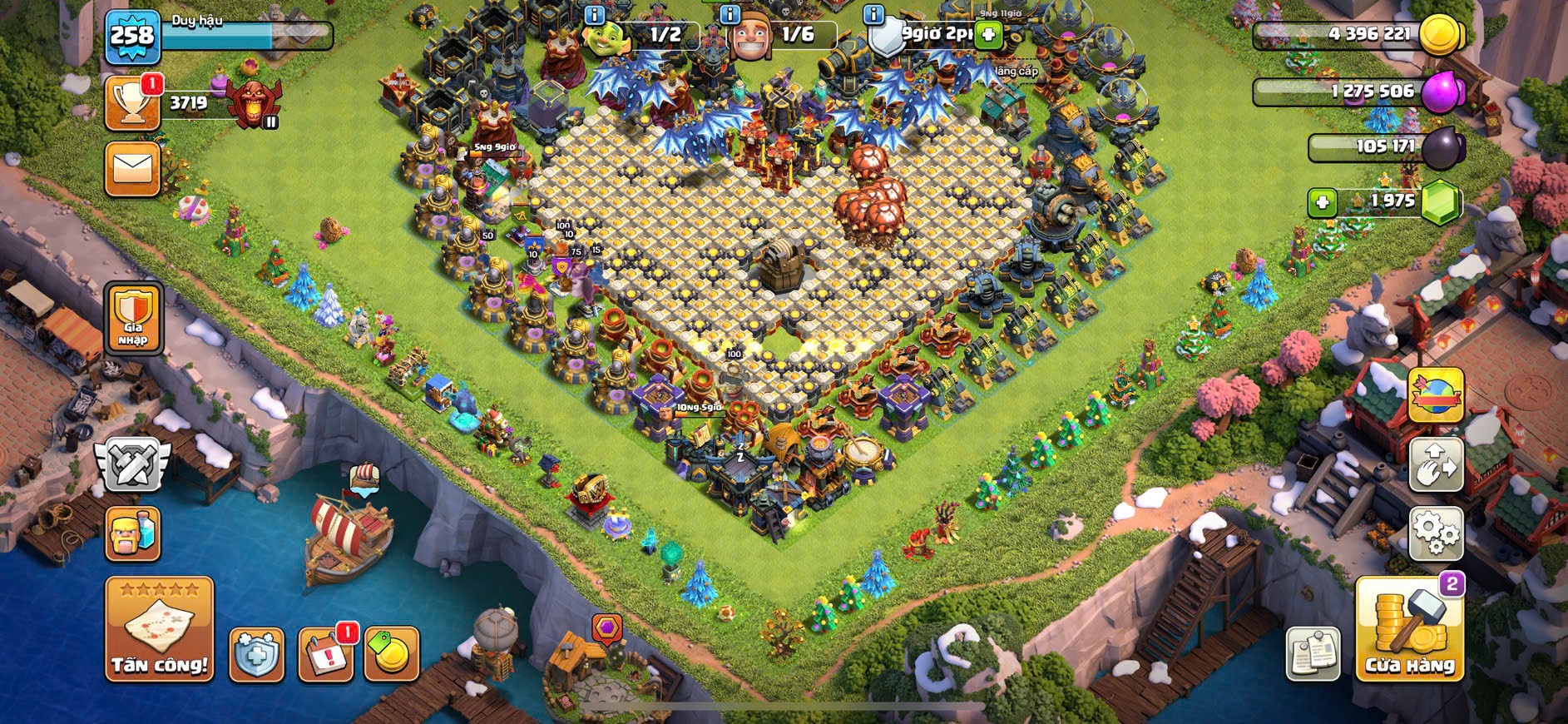Image resolution: width=1568 pixels, height=724 pixels.
Task: Tap the level 258 experience badge
Action: pyautogui.click(x=132, y=36)
